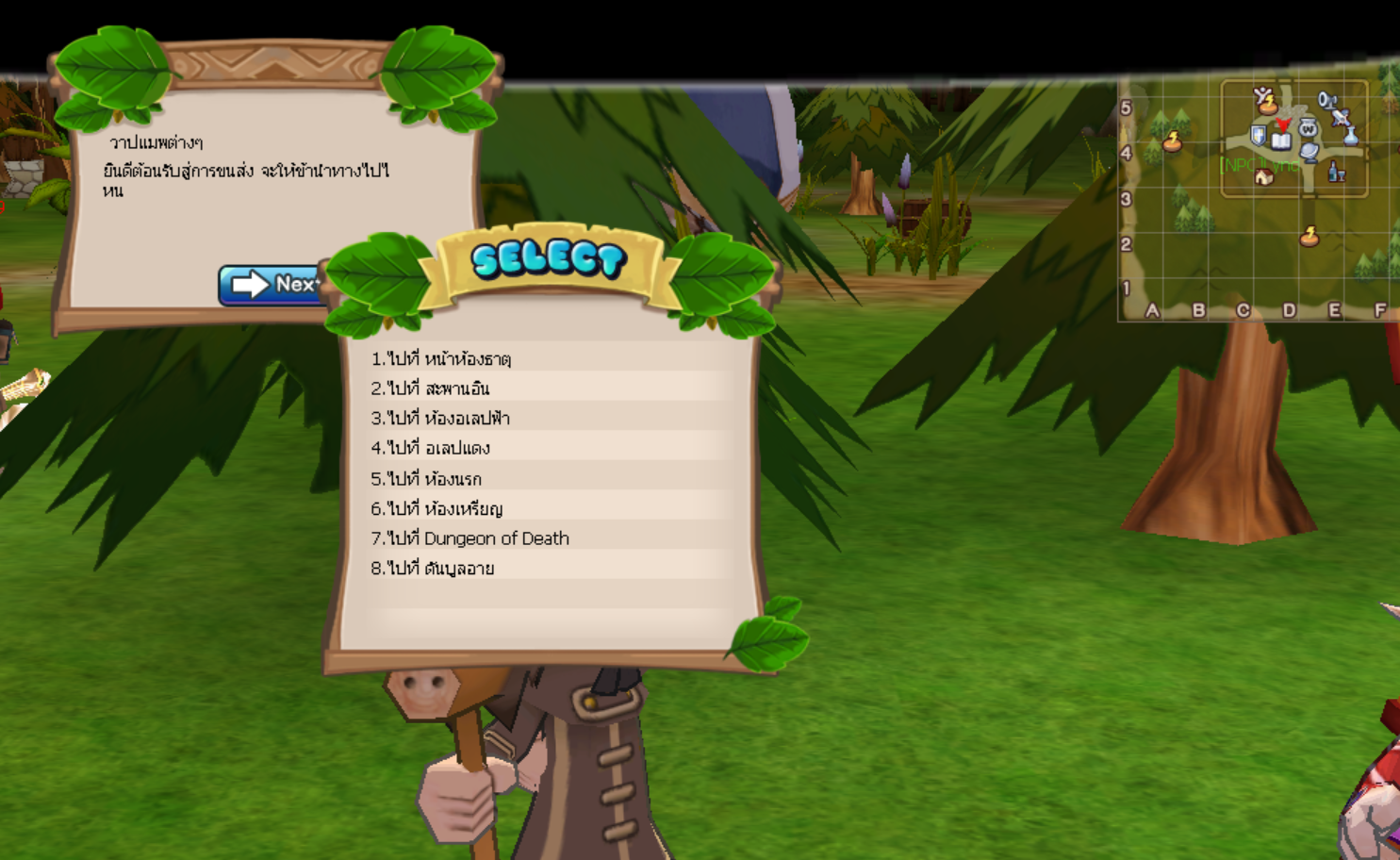Pick option 3 ไปที่ ห้องอเลปฟ้า

[x=440, y=418]
